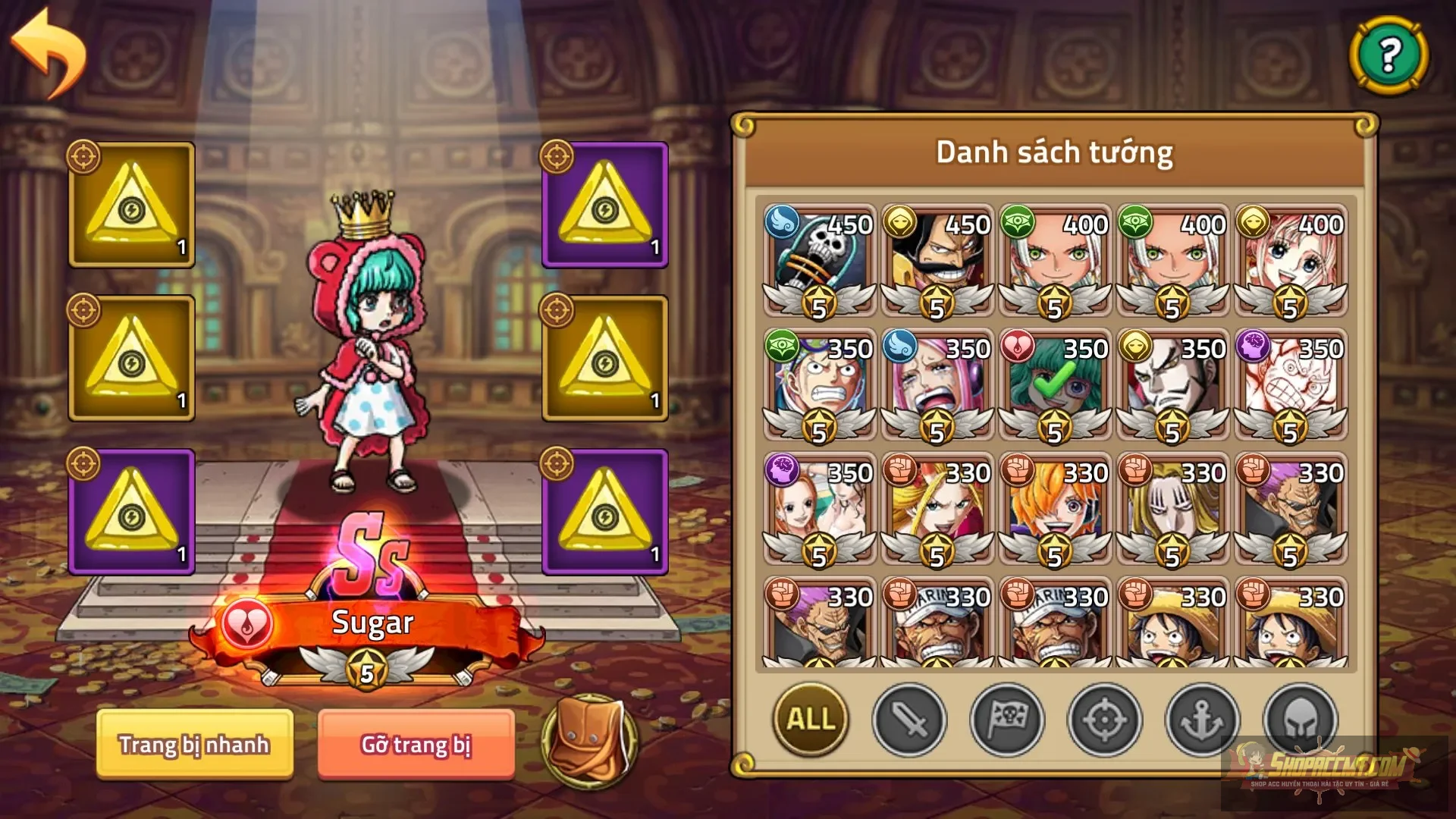Click the middle-right gold triangle equipment slot
The image size is (1456, 819).
[603, 358]
